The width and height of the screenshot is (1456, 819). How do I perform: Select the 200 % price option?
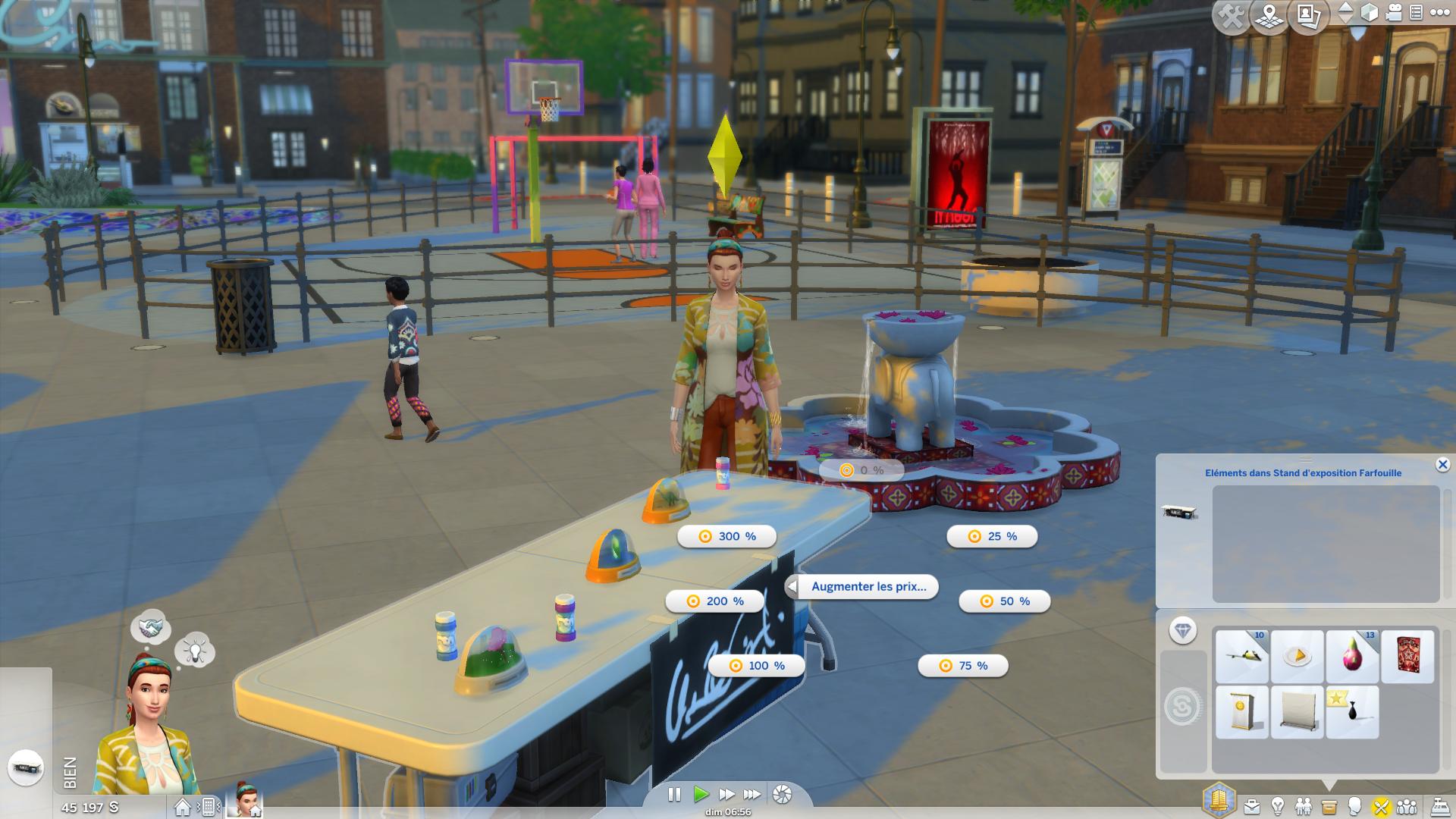pos(715,601)
